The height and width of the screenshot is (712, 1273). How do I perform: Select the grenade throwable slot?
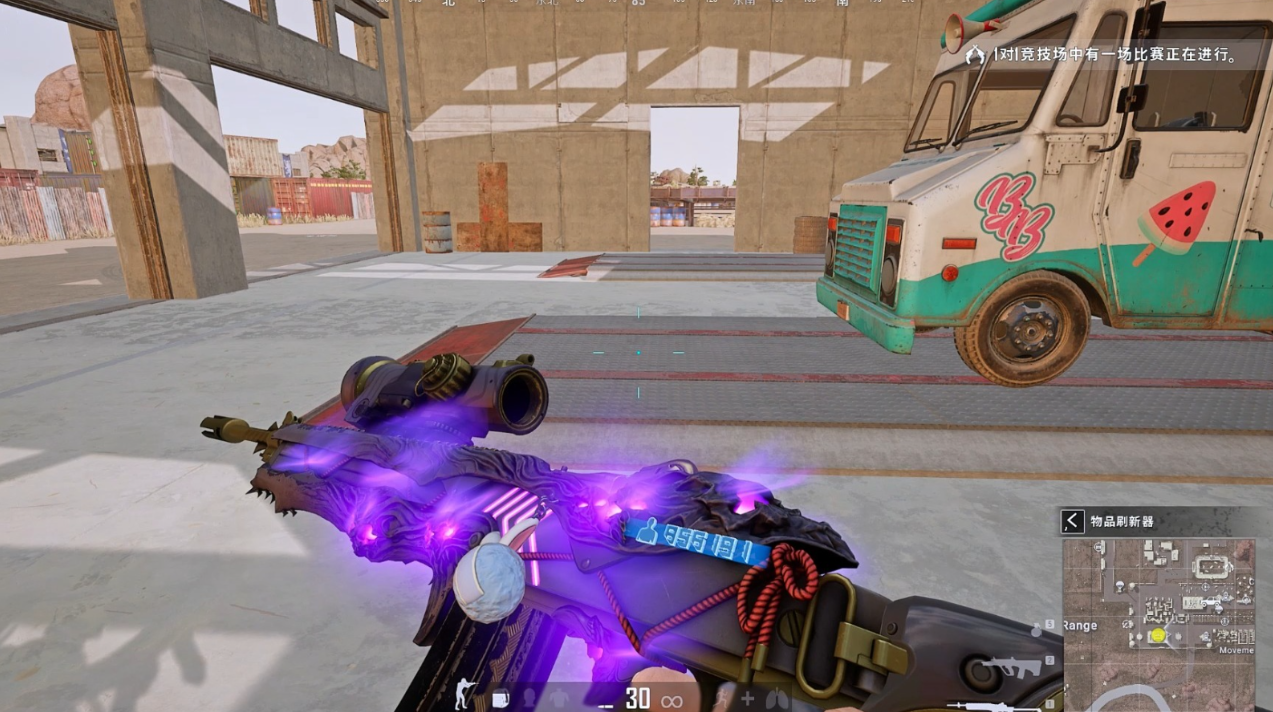point(1037,631)
